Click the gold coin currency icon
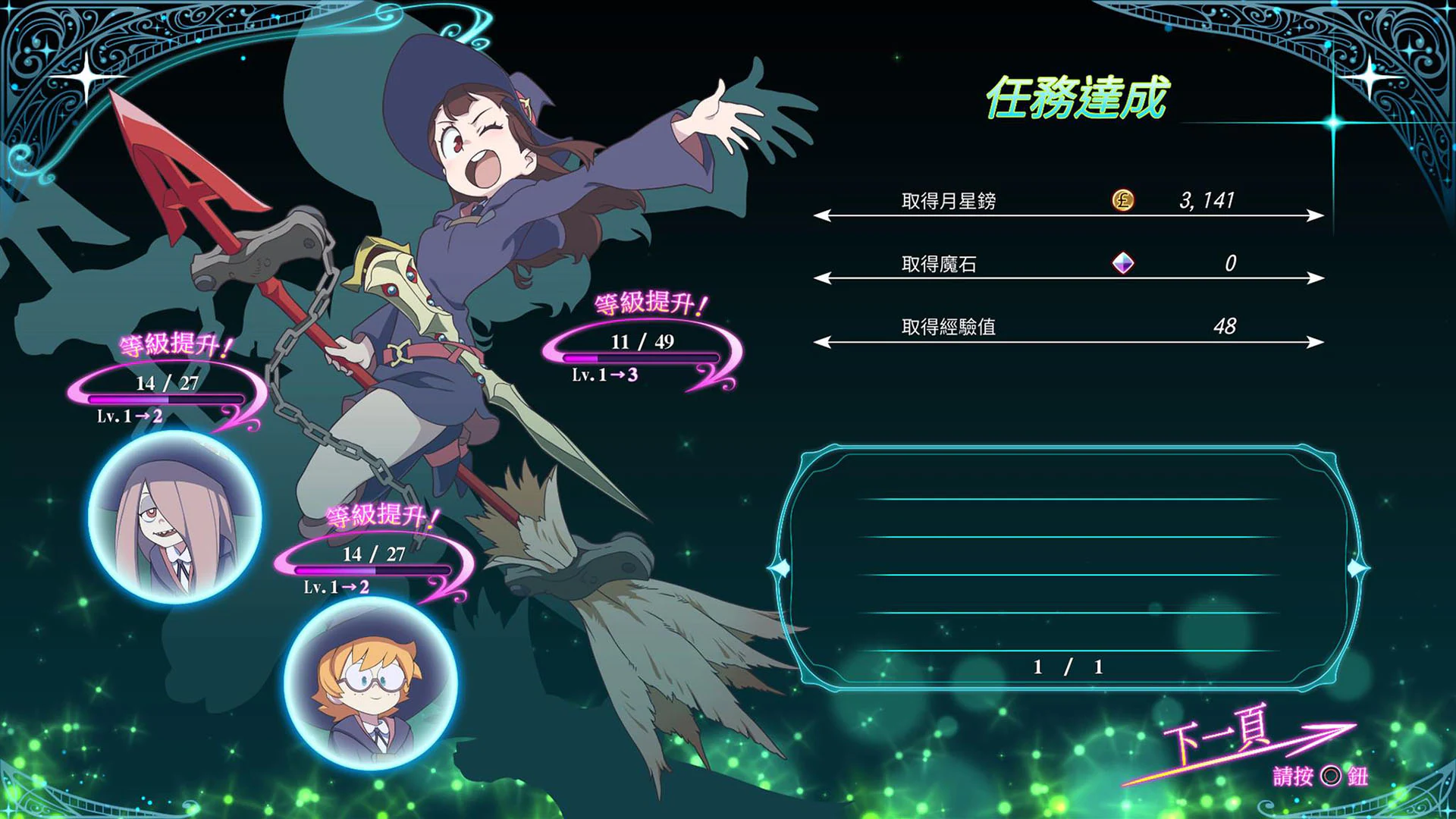 coord(1121,202)
